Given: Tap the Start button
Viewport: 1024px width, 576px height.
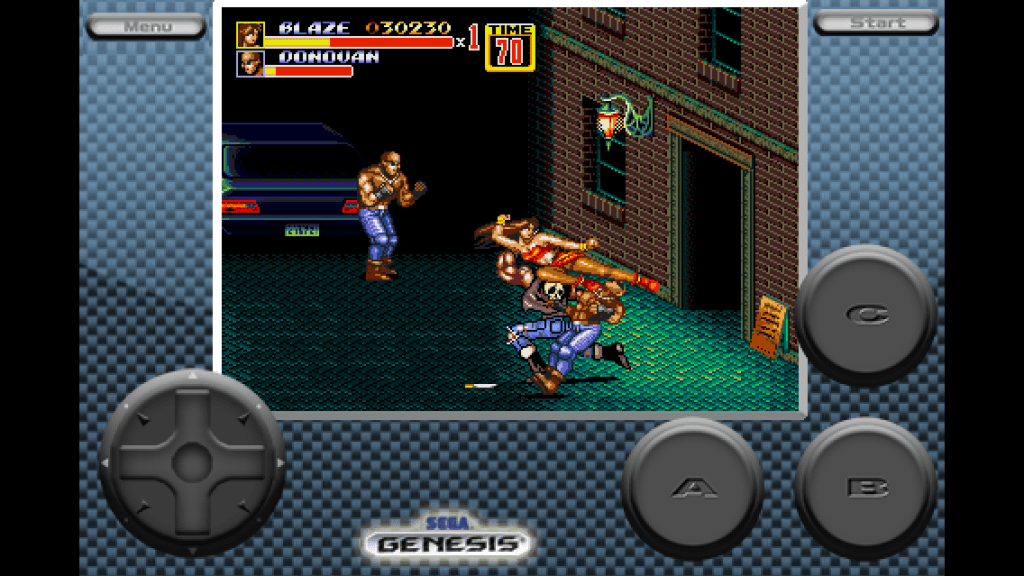Looking at the screenshot, I should tap(875, 23).
